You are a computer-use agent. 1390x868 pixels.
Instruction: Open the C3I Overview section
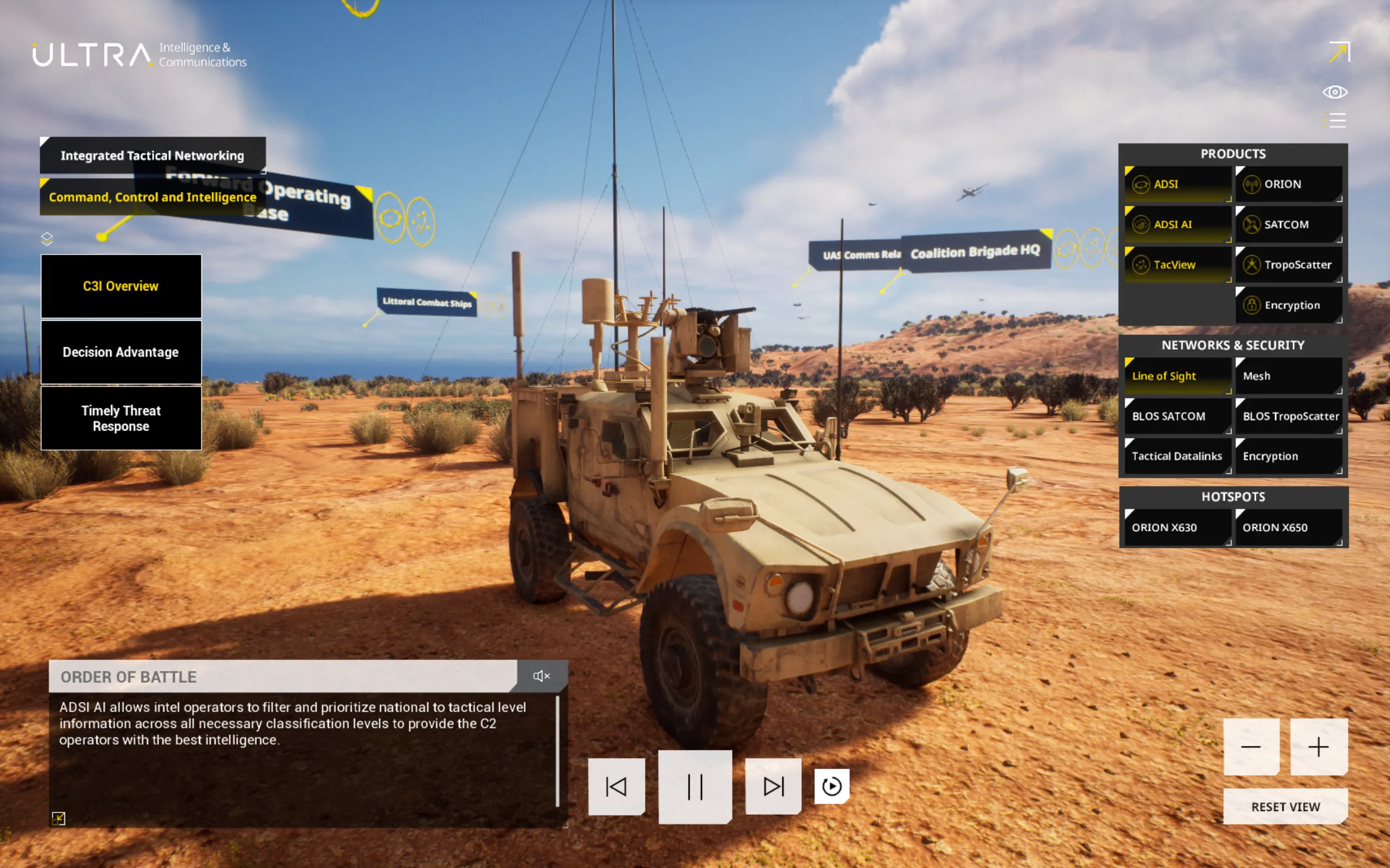121,286
